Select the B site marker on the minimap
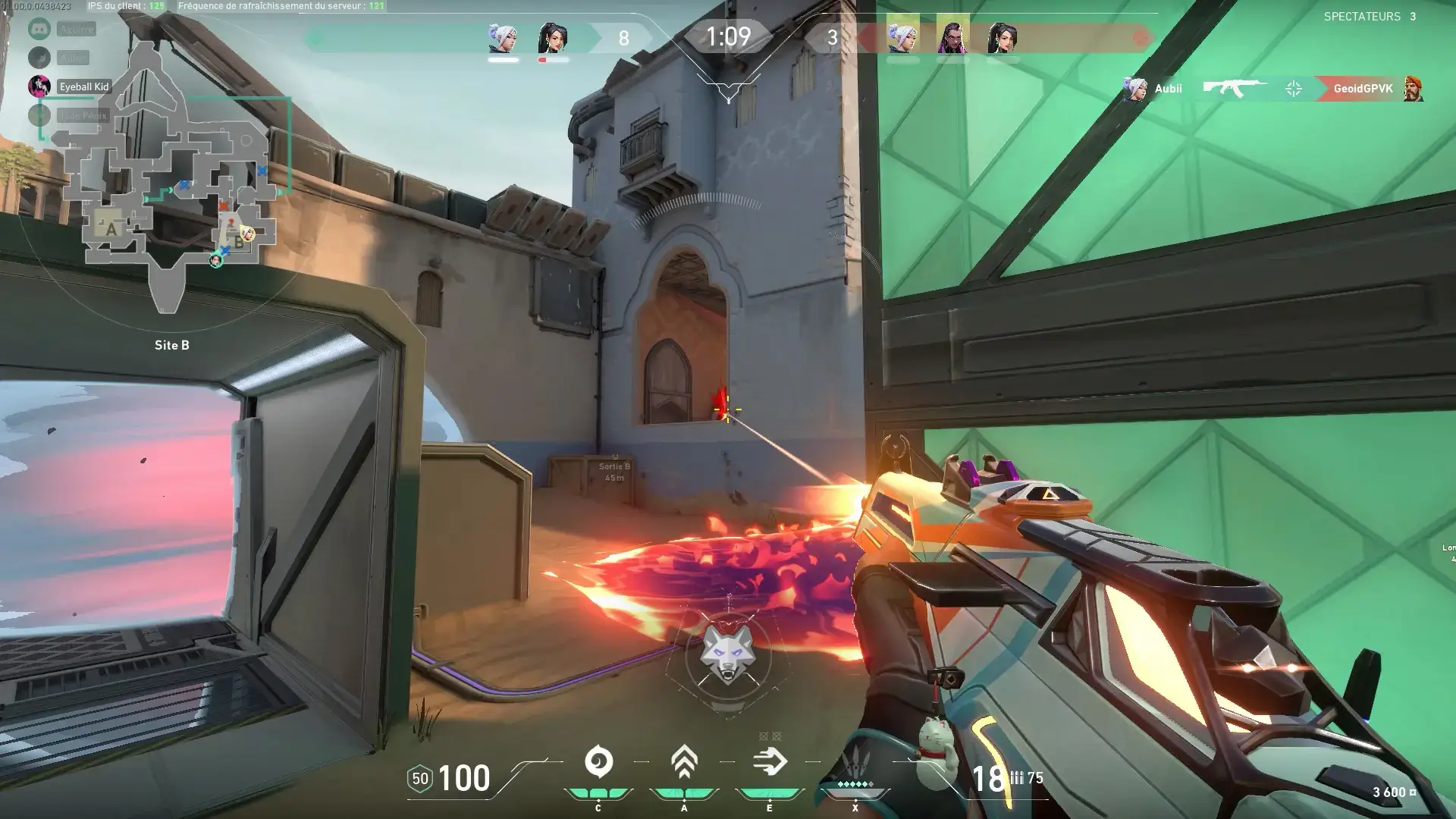The width and height of the screenshot is (1456, 819). coord(239,243)
